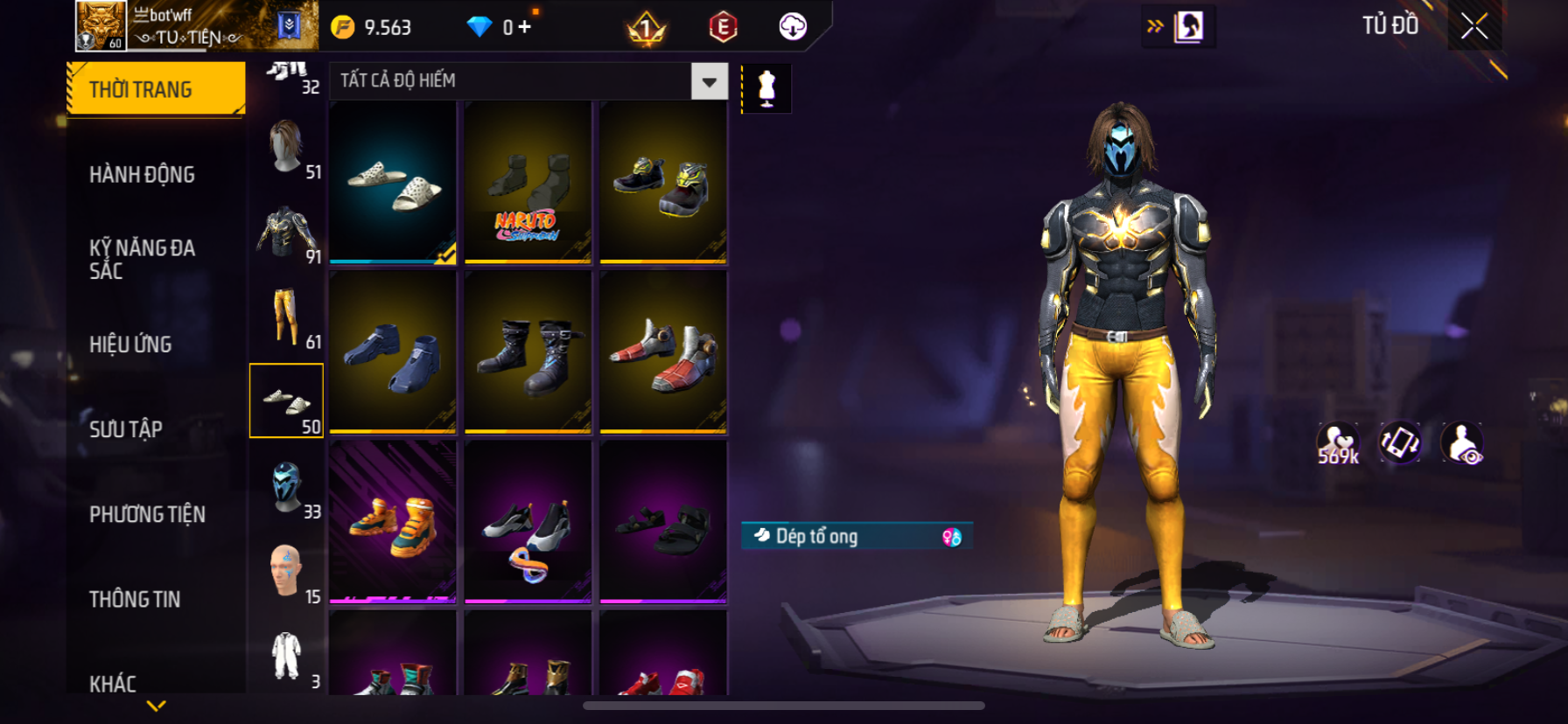
Task: Open the THÔNG TIN tab
Action: [x=135, y=599]
